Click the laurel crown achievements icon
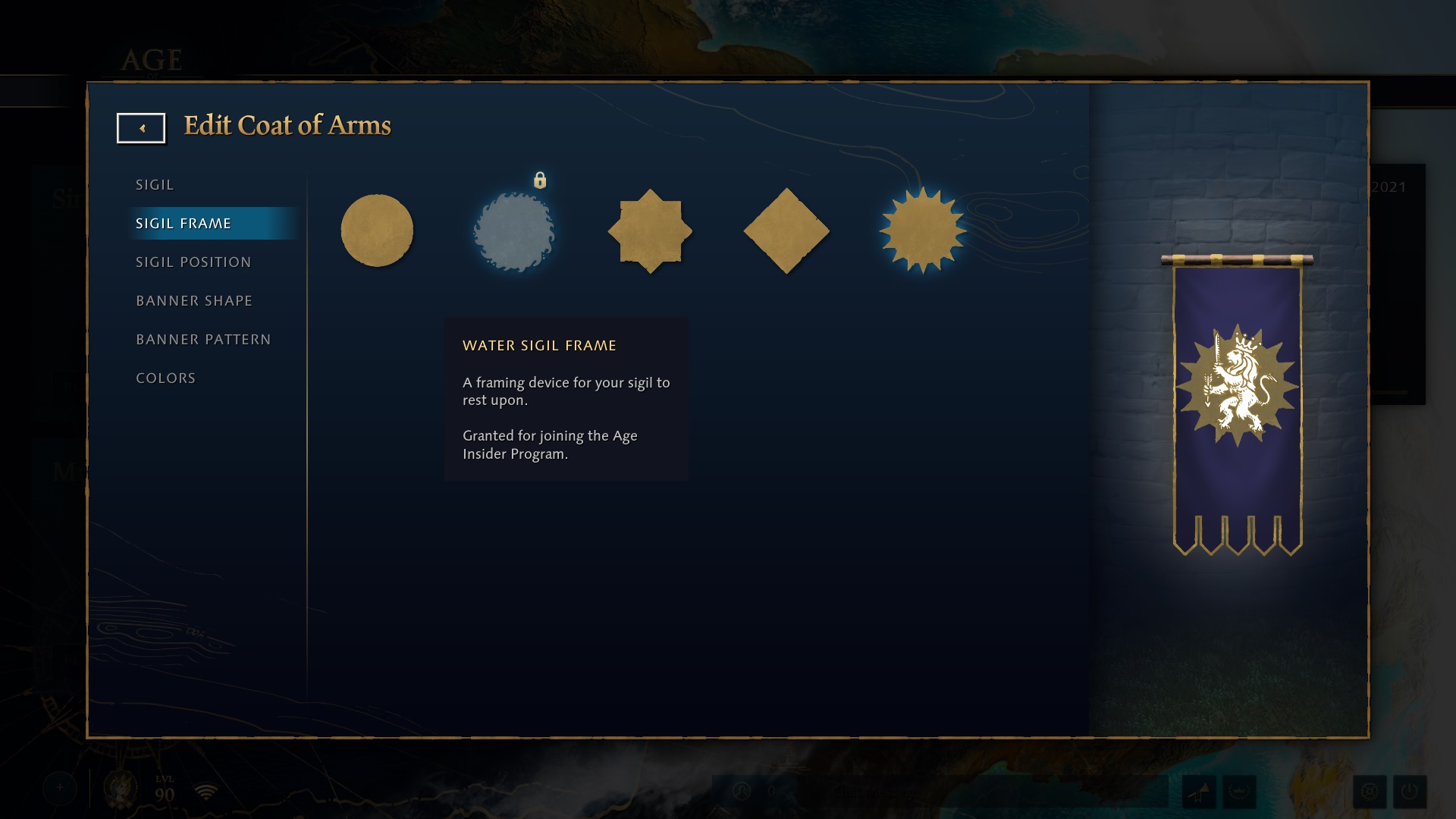 (1239, 792)
